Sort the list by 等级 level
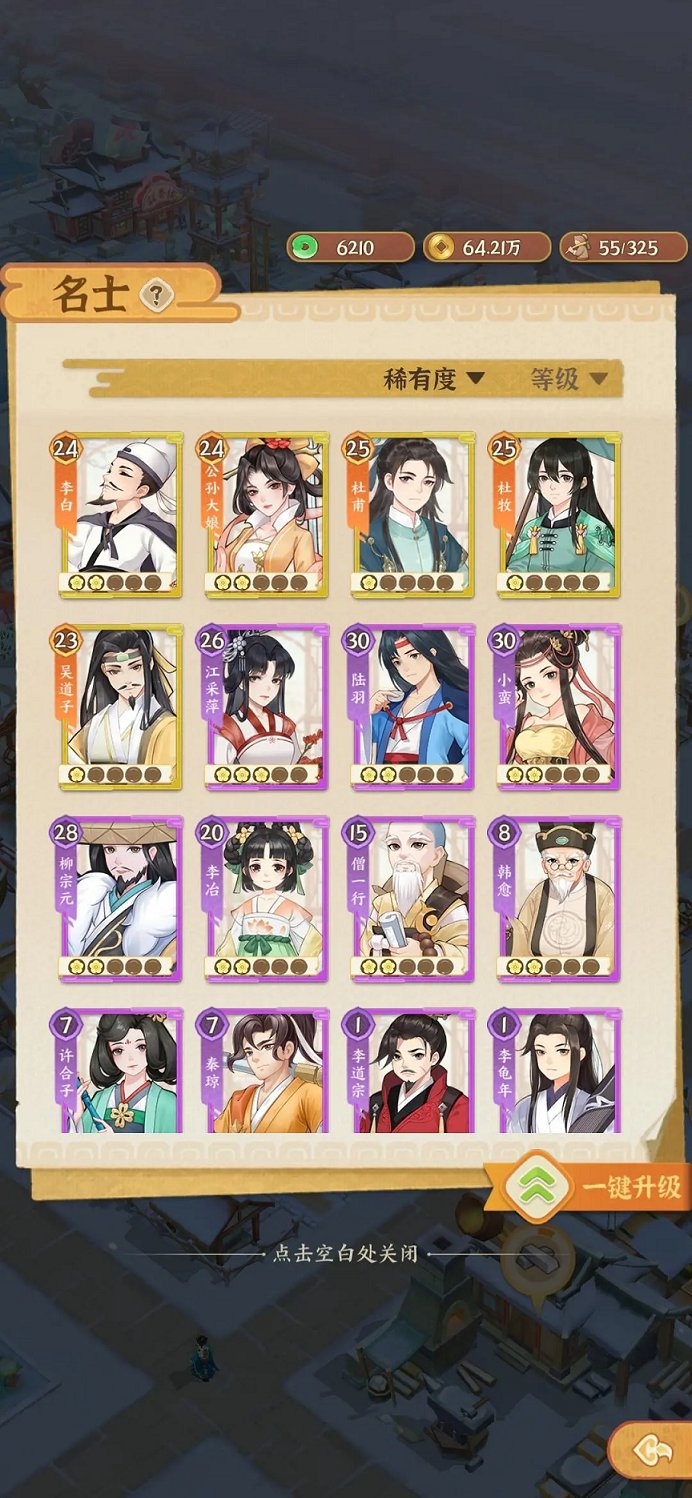Viewport: 692px width, 1498px height. 568,379
